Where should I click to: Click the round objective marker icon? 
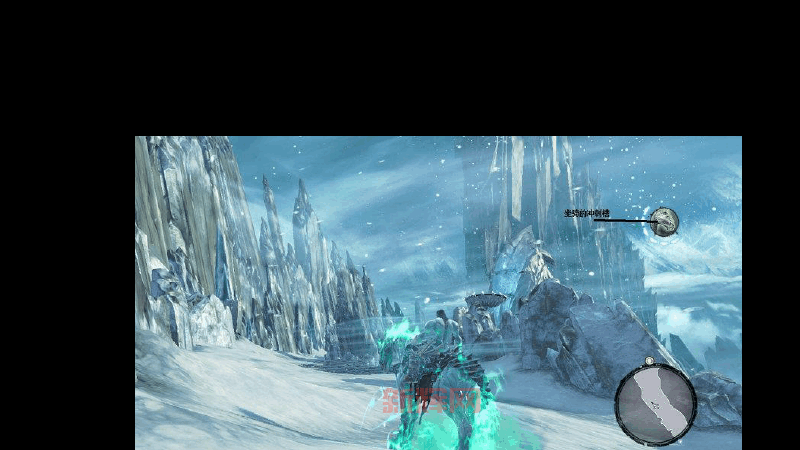click(x=665, y=222)
